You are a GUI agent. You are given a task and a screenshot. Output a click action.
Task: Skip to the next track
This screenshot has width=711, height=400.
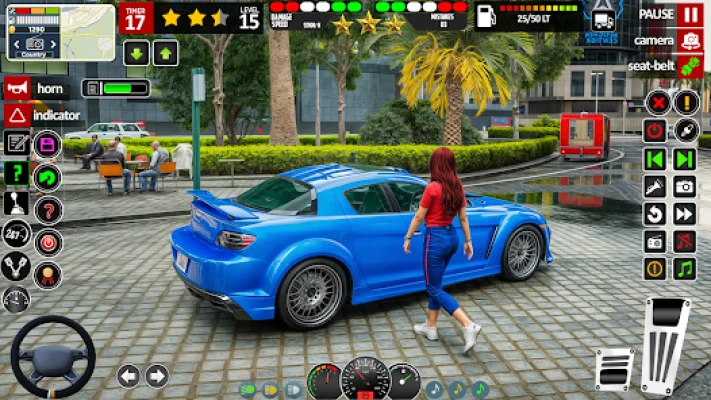(x=685, y=158)
